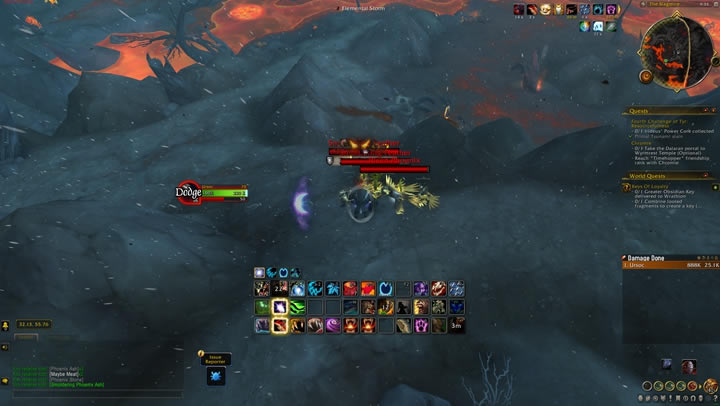Open the General chat tab
This screenshot has height=406, width=720.
[x=25, y=336]
